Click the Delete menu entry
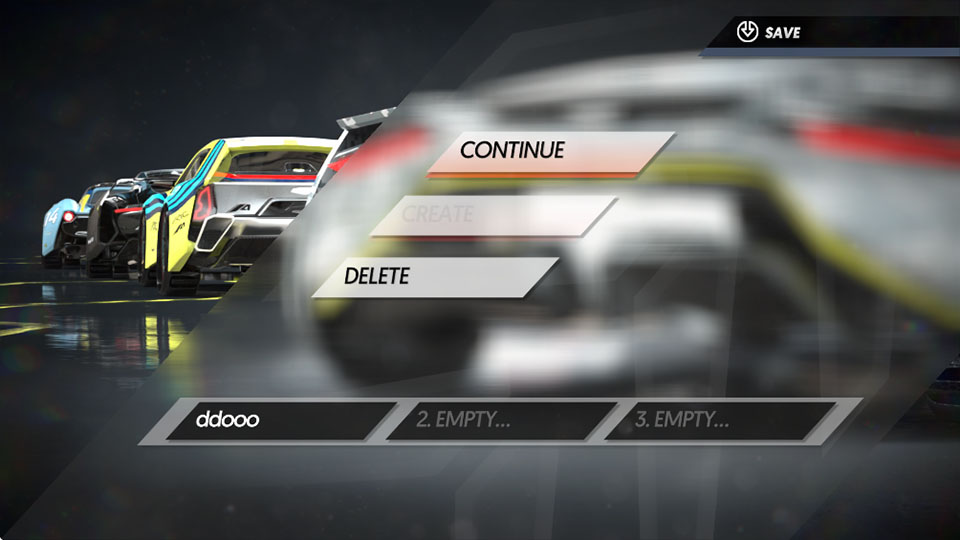 point(435,277)
